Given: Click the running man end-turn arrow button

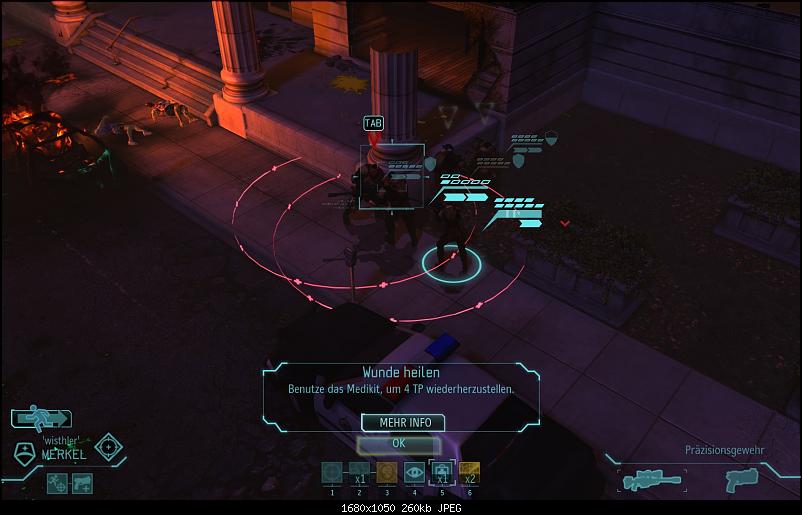Looking at the screenshot, I should [42, 418].
